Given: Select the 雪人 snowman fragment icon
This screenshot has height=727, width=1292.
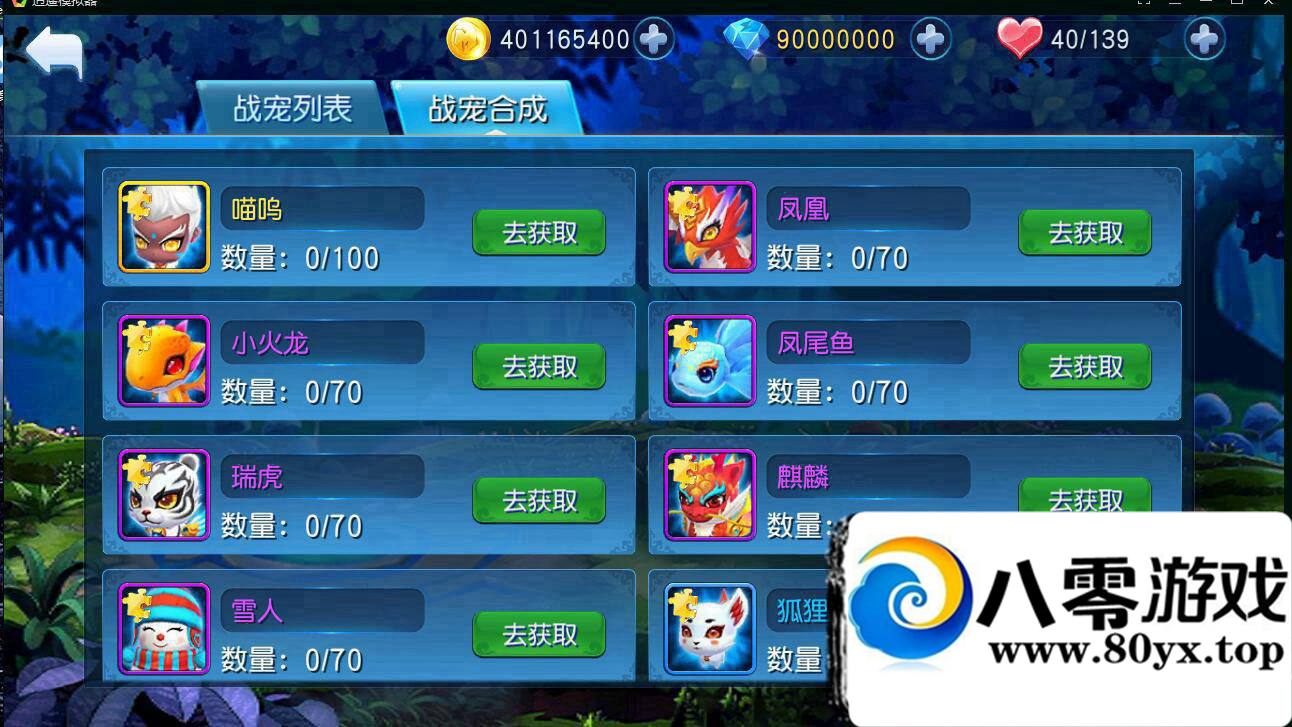Looking at the screenshot, I should [x=164, y=629].
